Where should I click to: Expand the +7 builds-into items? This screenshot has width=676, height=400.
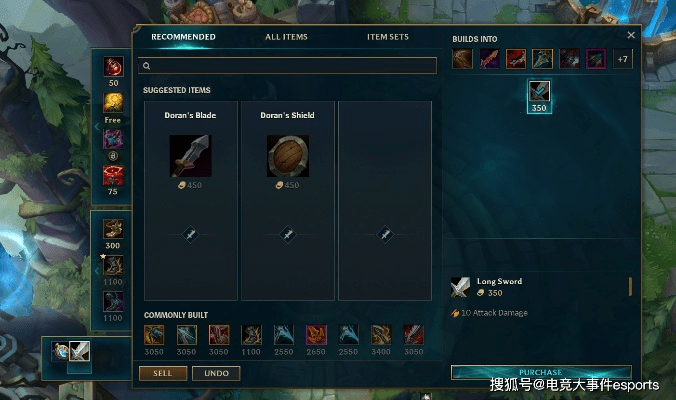pyautogui.click(x=622, y=59)
